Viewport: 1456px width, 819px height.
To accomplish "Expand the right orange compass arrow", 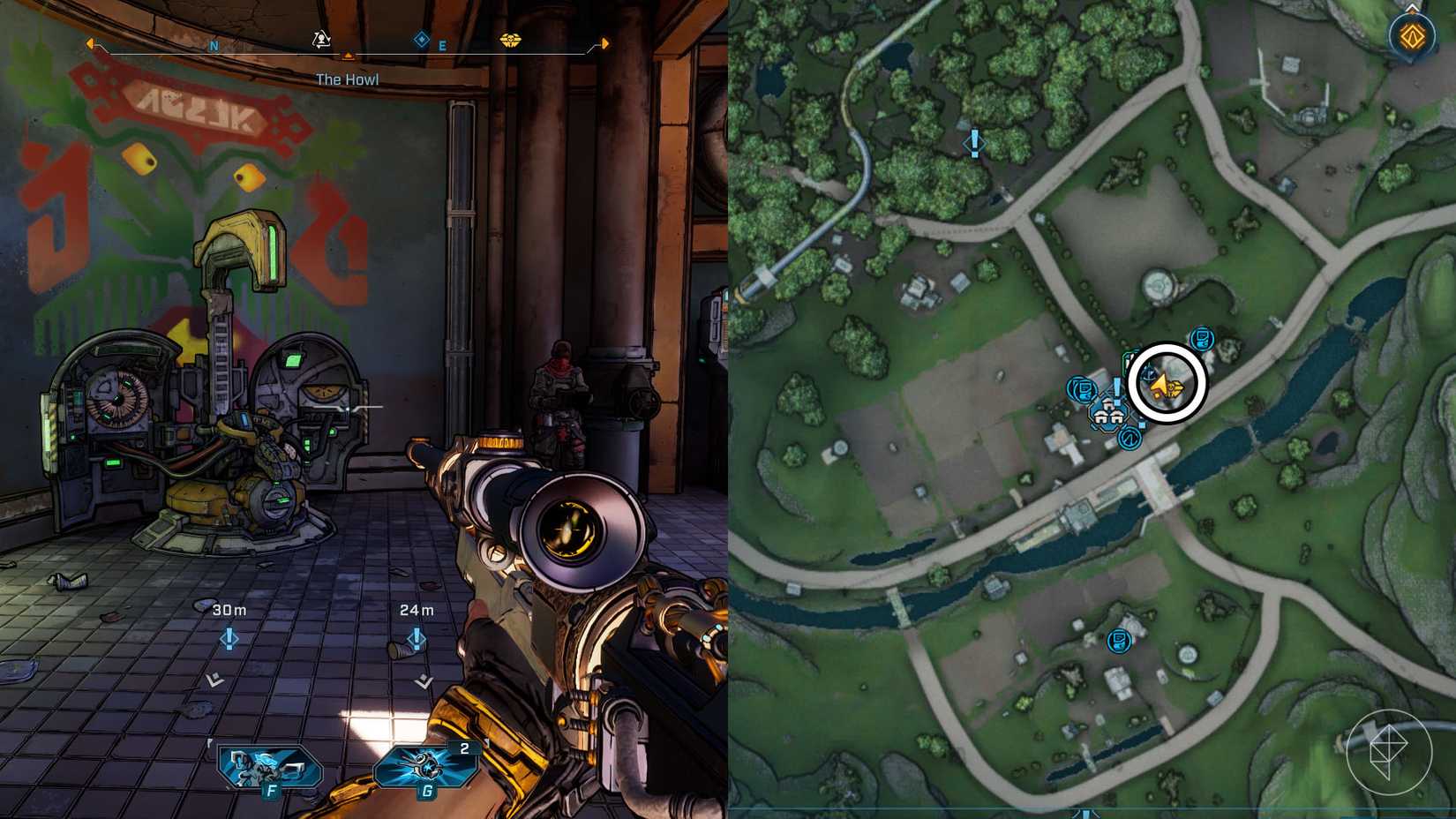I will coord(604,42).
